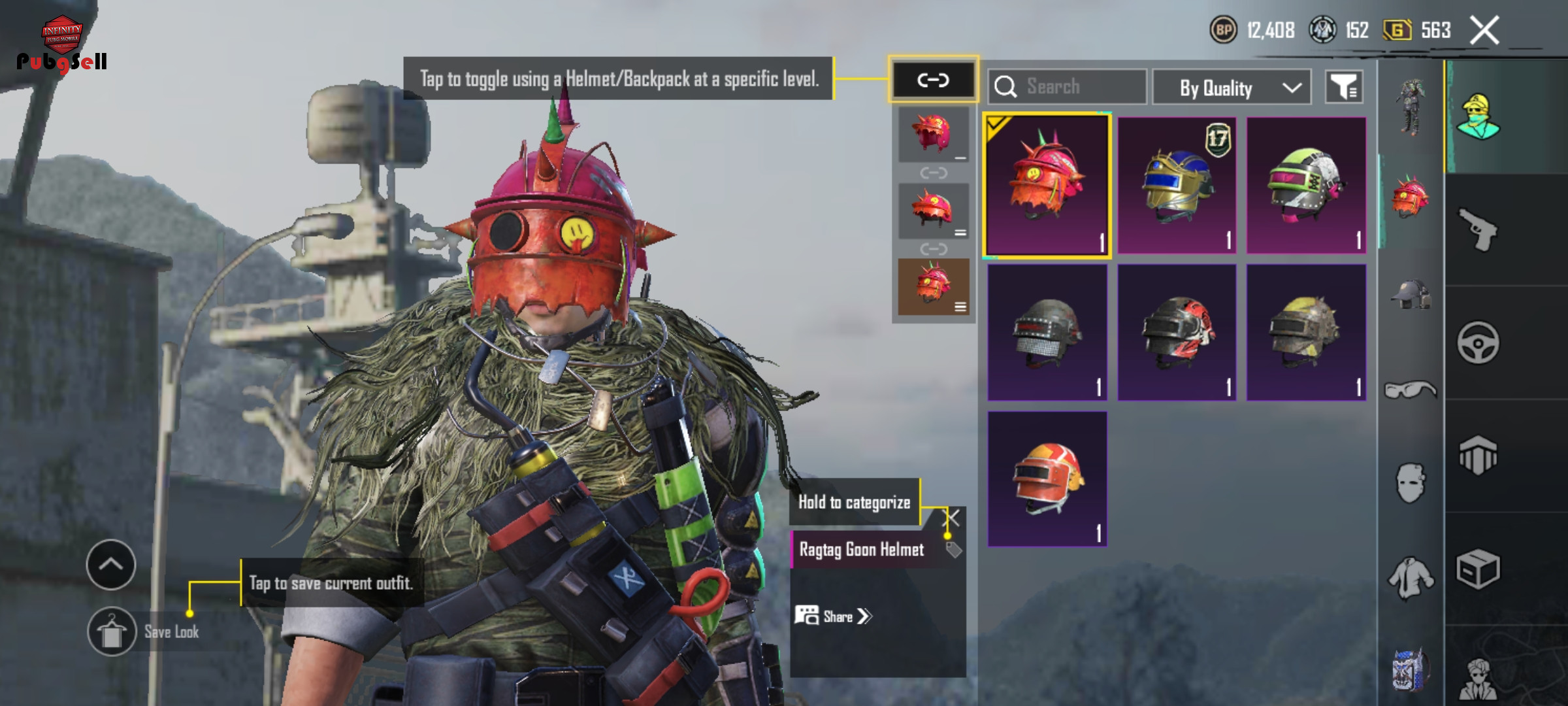Switch to the pistol weapons tab
This screenshot has height=706, width=1568.
pos(1478,229)
